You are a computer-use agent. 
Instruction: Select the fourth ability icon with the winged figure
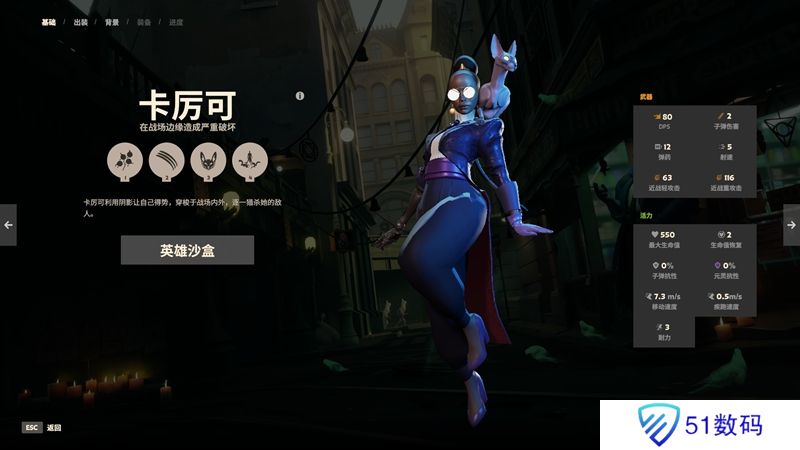click(x=247, y=160)
